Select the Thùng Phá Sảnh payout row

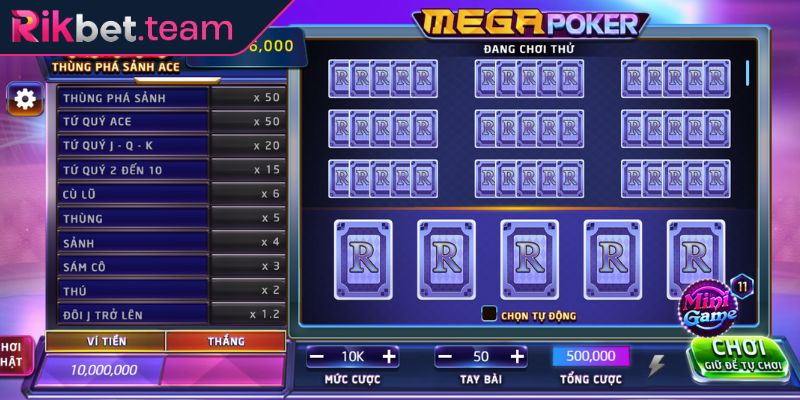170,98
